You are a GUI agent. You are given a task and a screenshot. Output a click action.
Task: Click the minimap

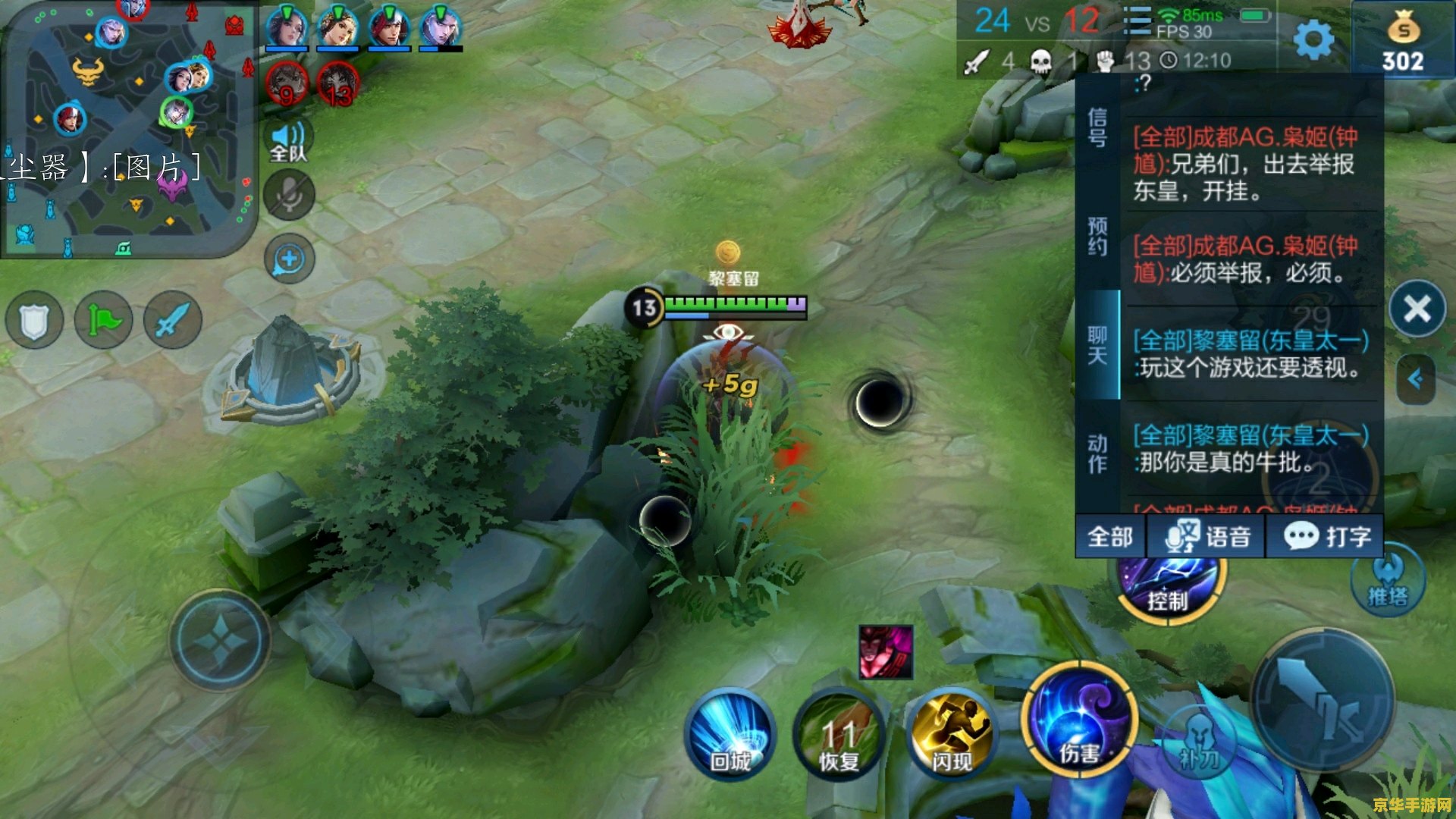tap(129, 129)
